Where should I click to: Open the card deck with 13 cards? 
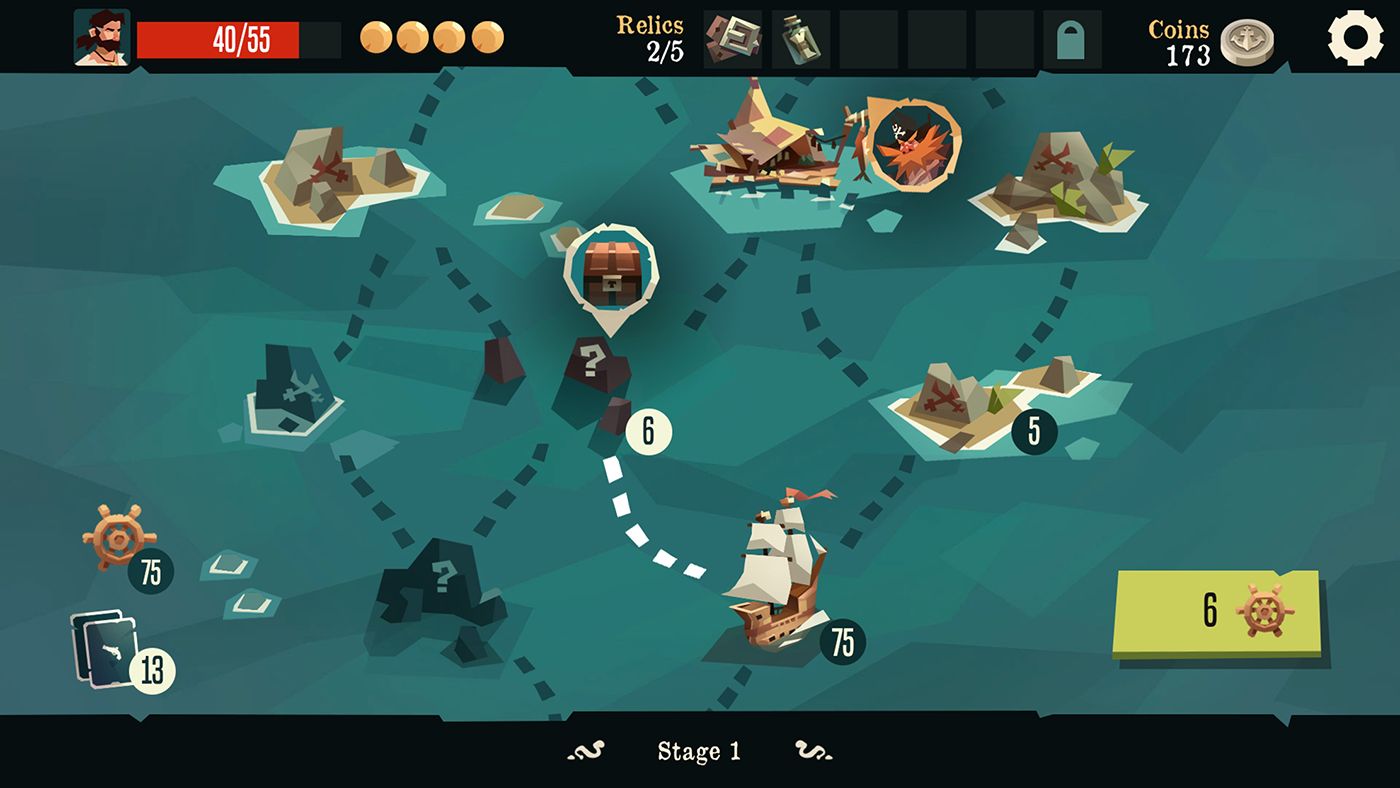(x=105, y=648)
